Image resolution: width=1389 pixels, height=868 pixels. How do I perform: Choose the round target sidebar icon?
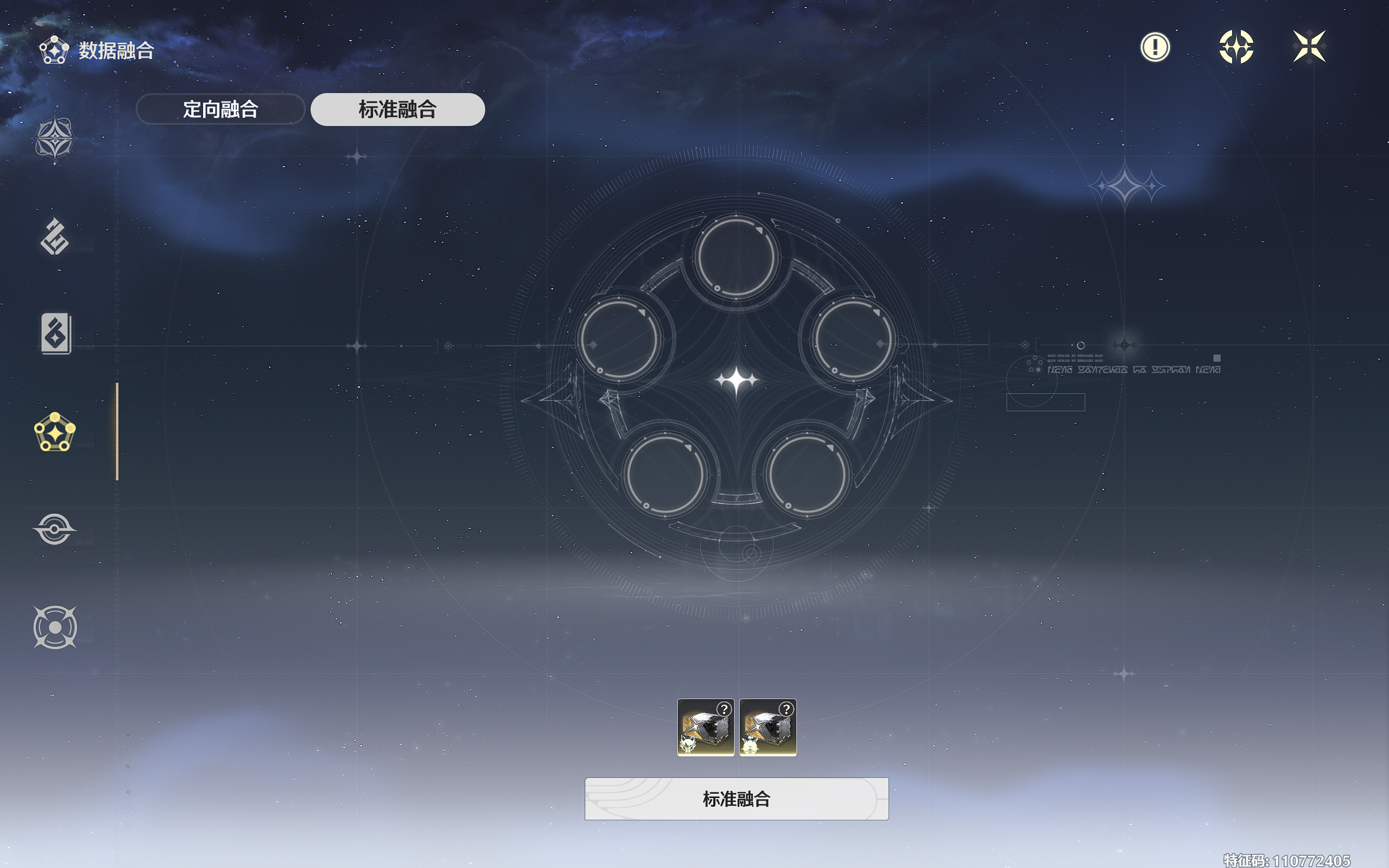[x=54, y=627]
